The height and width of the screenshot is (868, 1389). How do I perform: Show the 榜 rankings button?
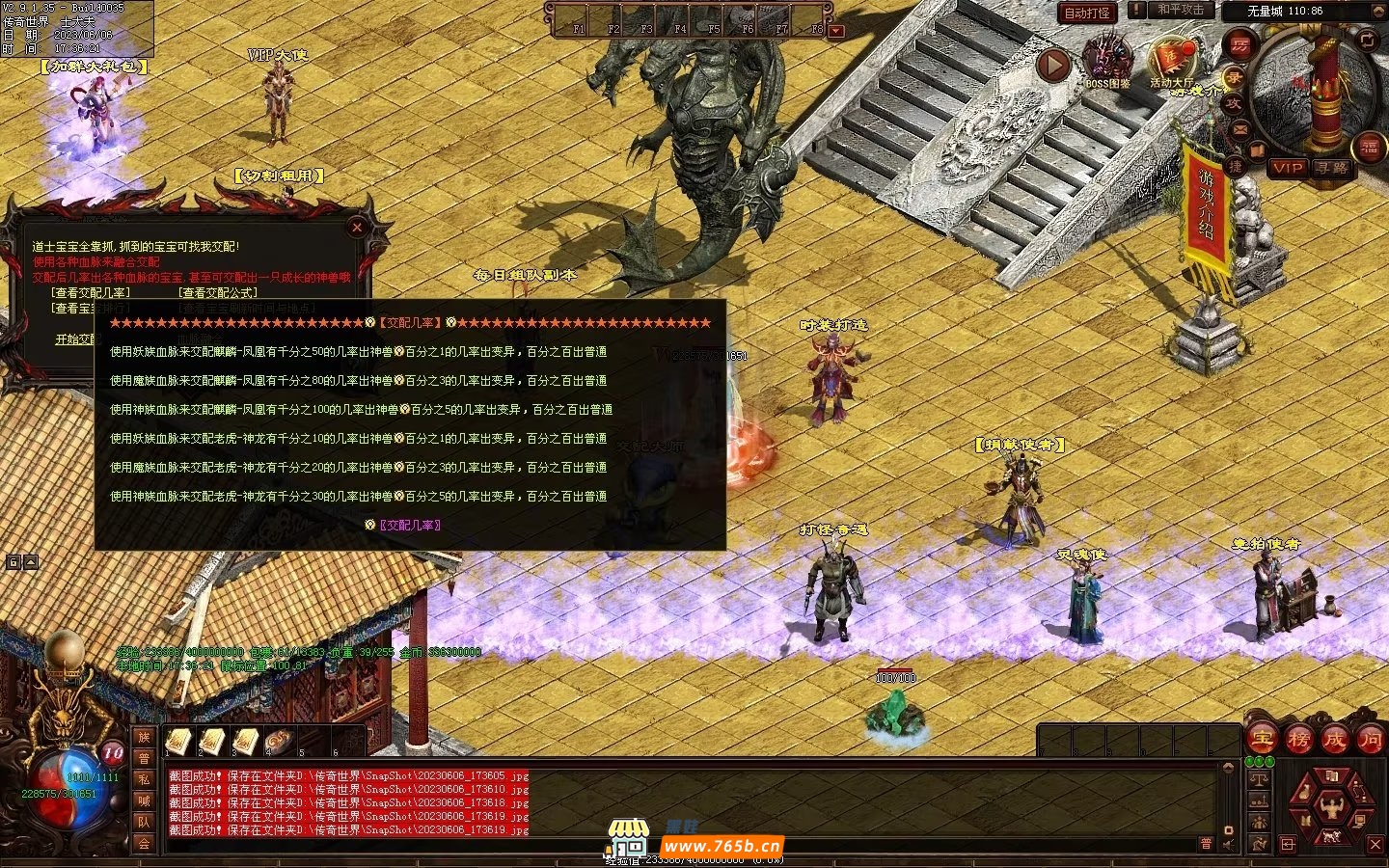[x=1298, y=740]
